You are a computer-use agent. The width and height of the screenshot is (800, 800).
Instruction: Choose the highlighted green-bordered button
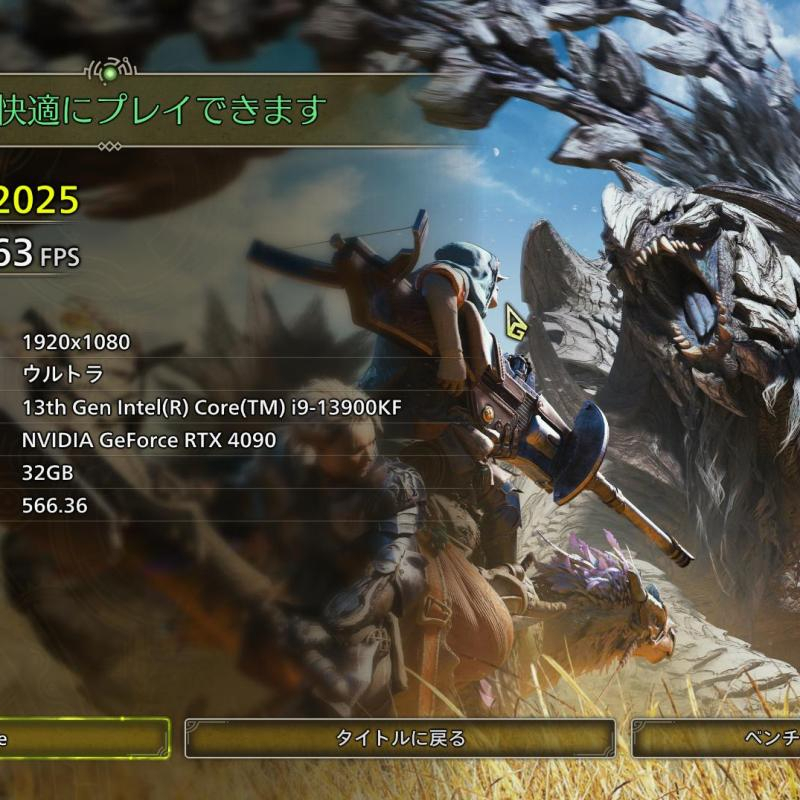point(83,739)
